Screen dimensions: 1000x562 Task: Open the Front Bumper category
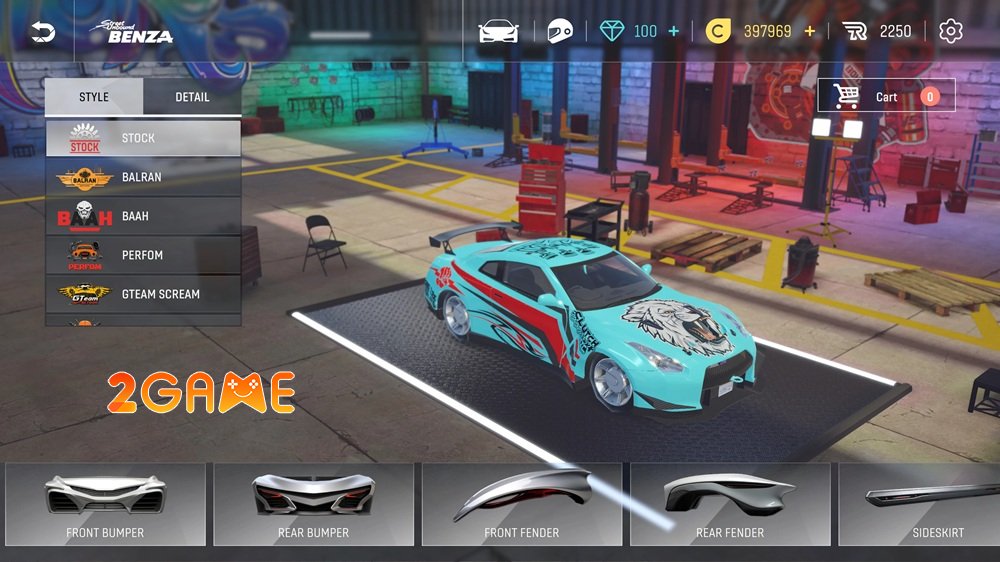pos(105,504)
